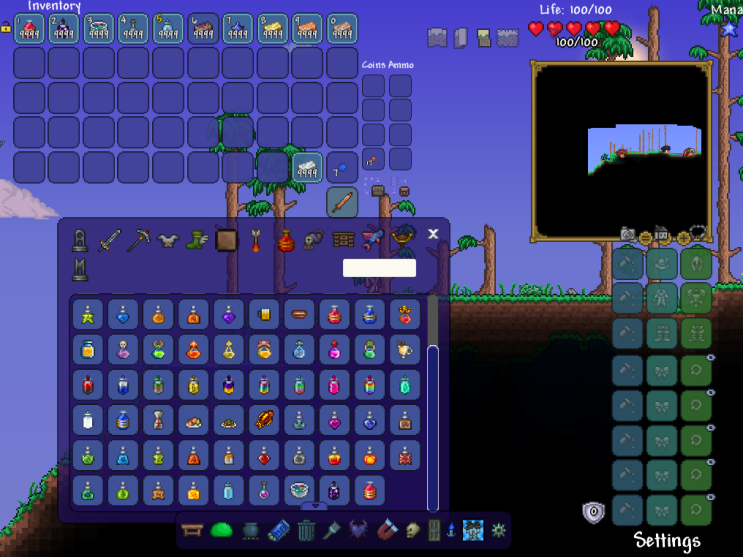This screenshot has height=557, width=743.
Task: Open the potion flask filter category
Action: coord(285,240)
